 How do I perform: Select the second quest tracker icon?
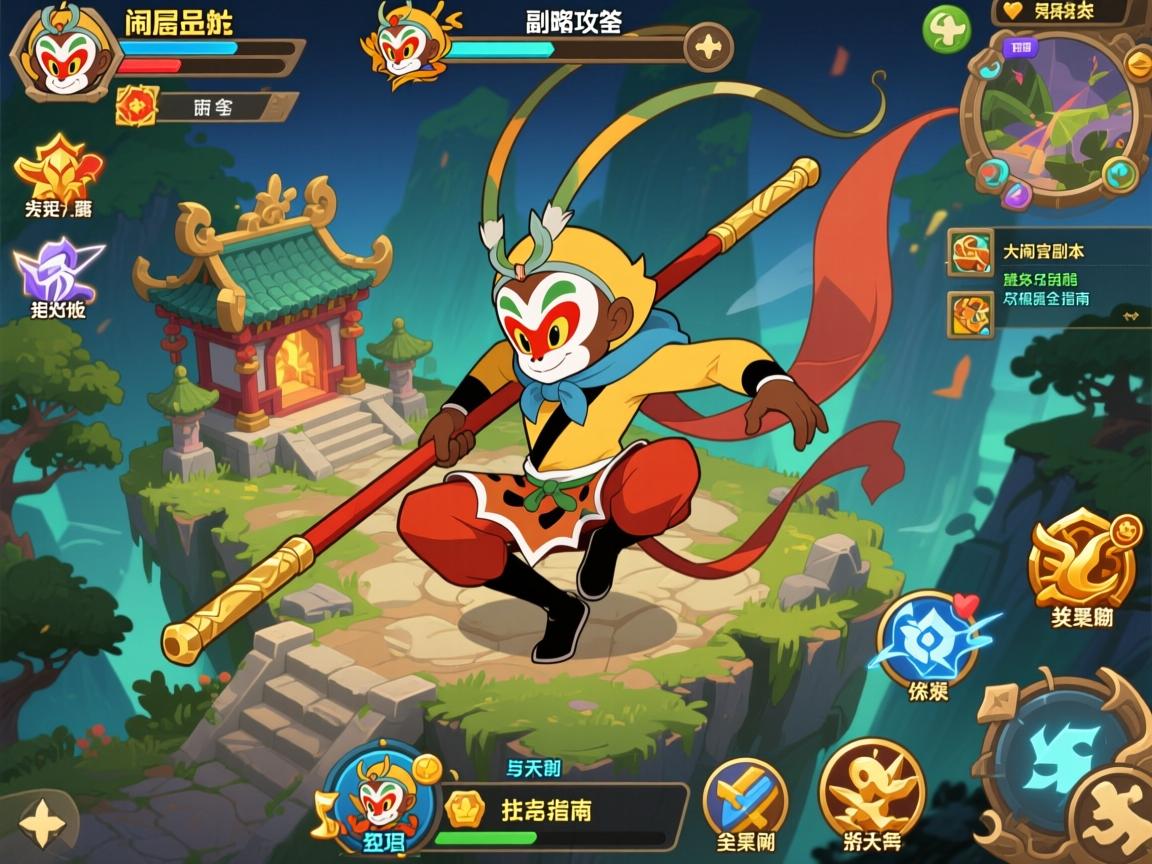[x=970, y=313]
